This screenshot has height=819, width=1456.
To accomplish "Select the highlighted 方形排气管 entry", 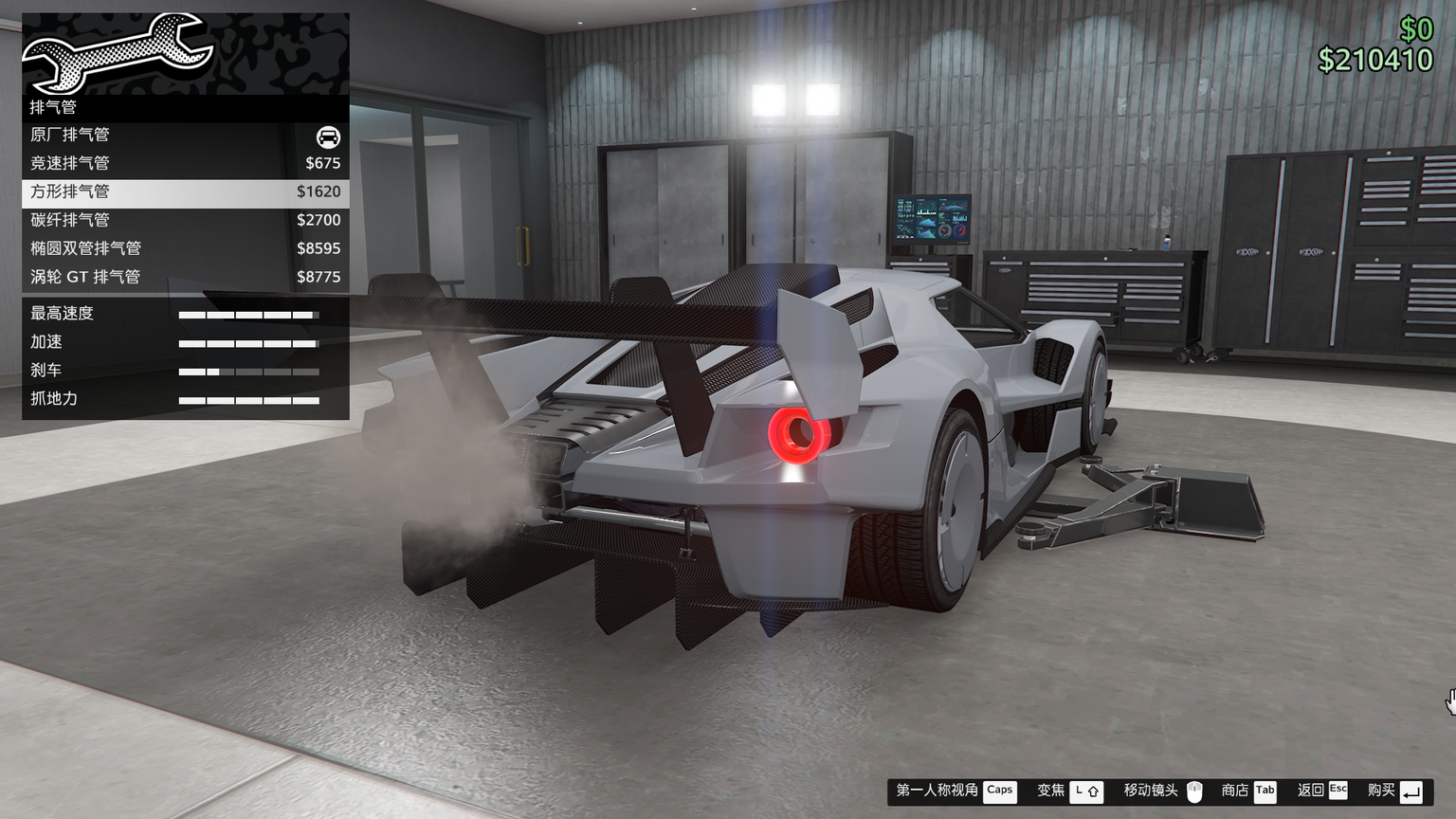I will tap(185, 192).
